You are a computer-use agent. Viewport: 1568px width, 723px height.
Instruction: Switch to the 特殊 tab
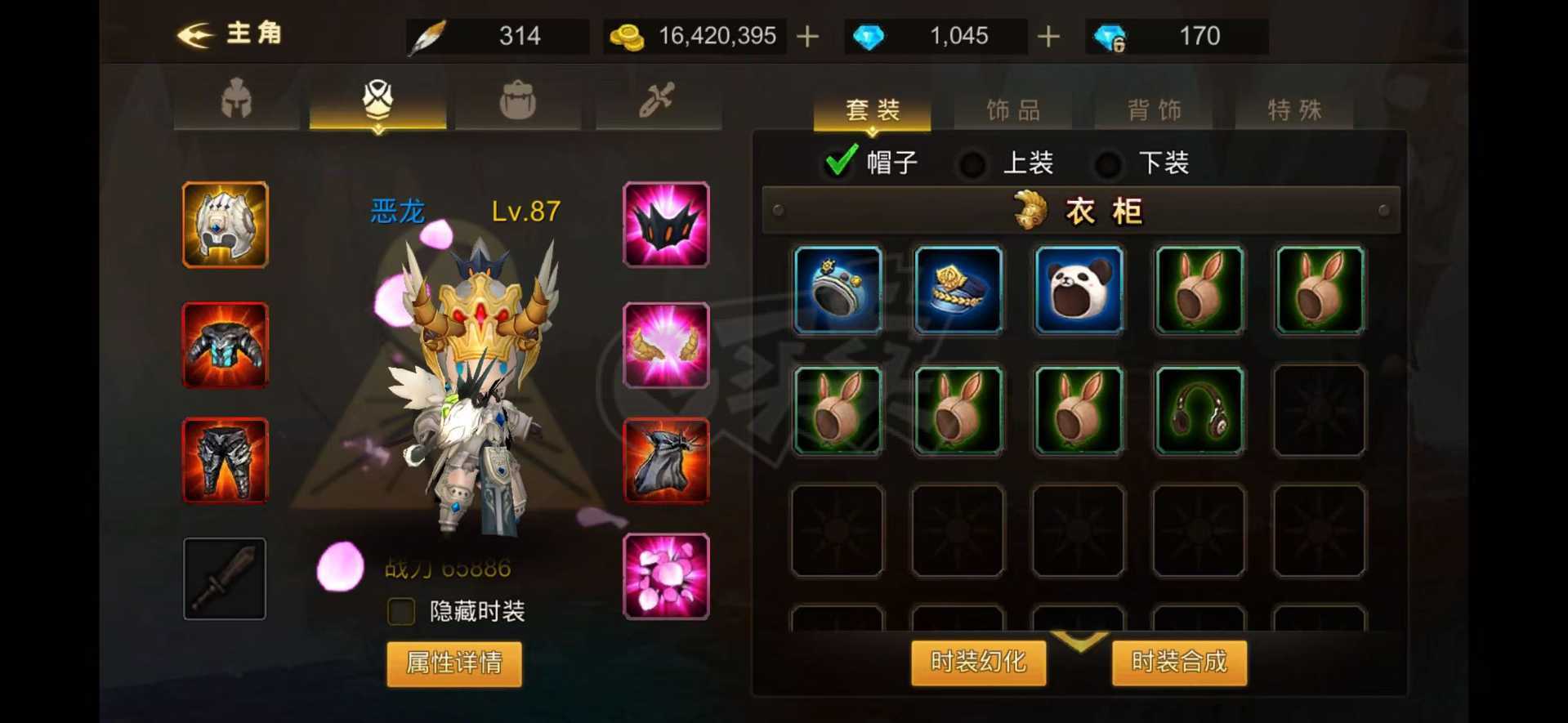(x=1295, y=109)
